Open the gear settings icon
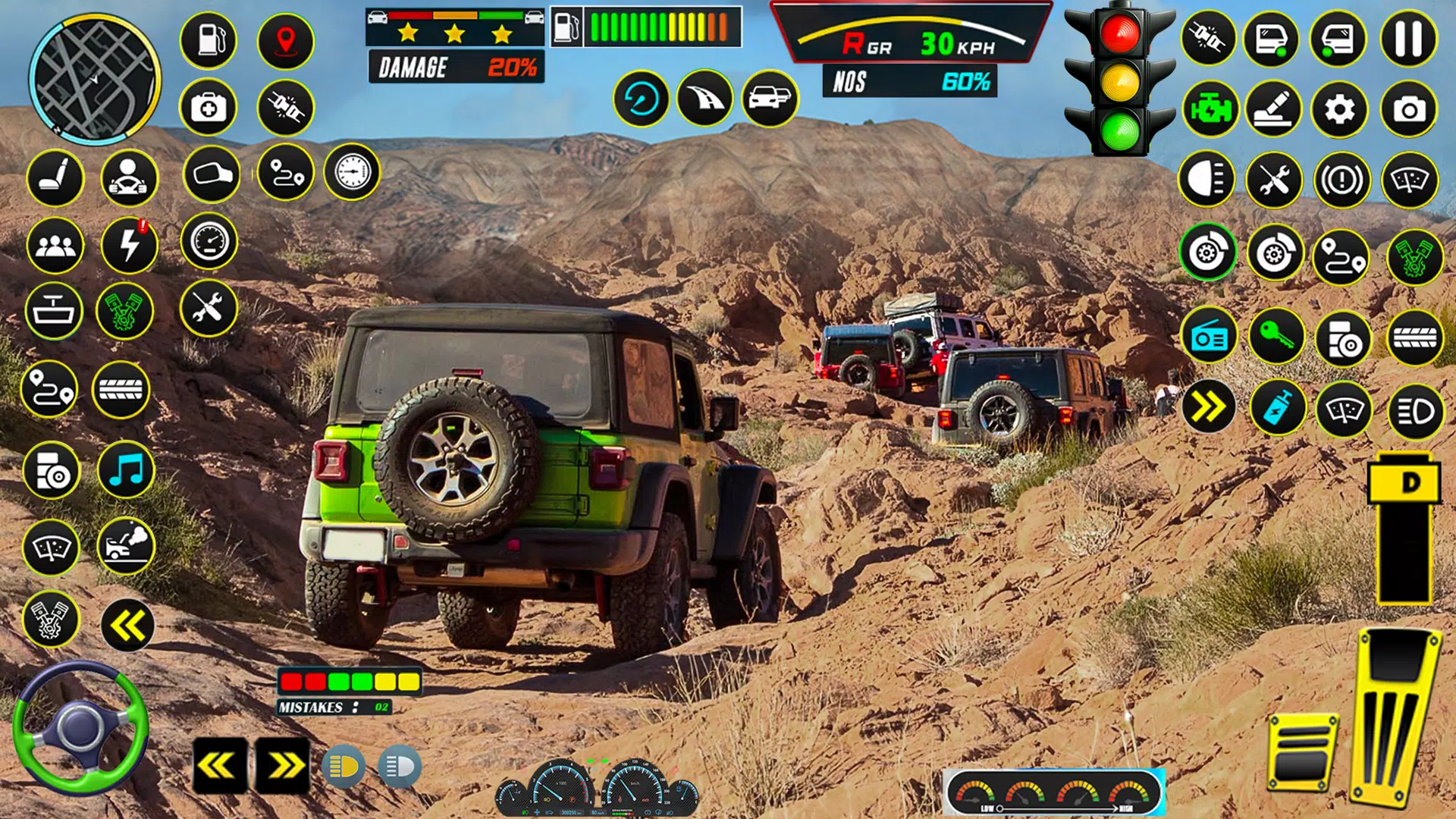 pos(1340,111)
